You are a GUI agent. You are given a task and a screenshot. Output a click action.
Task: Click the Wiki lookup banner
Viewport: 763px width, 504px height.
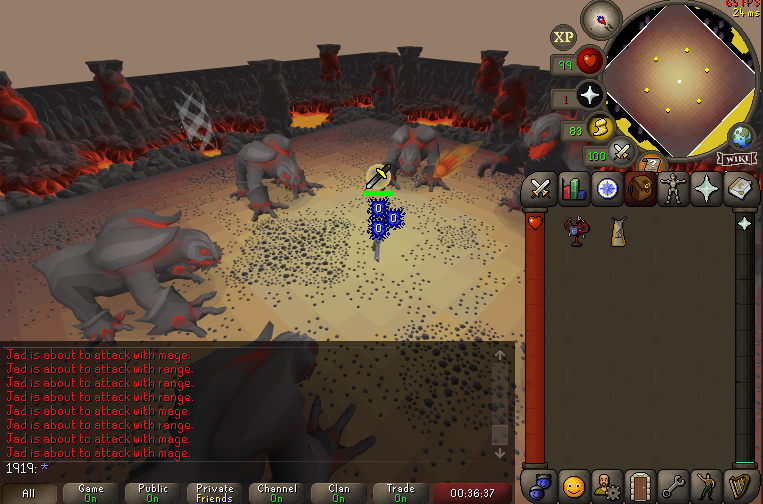pyautogui.click(x=734, y=158)
